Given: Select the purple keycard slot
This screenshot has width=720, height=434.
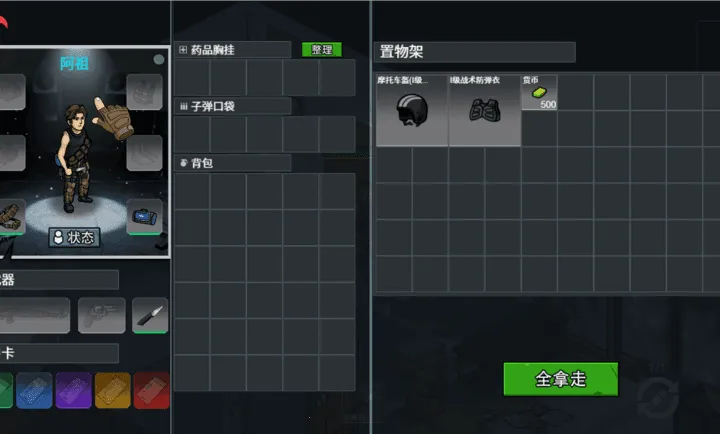Looking at the screenshot, I should point(73,390).
